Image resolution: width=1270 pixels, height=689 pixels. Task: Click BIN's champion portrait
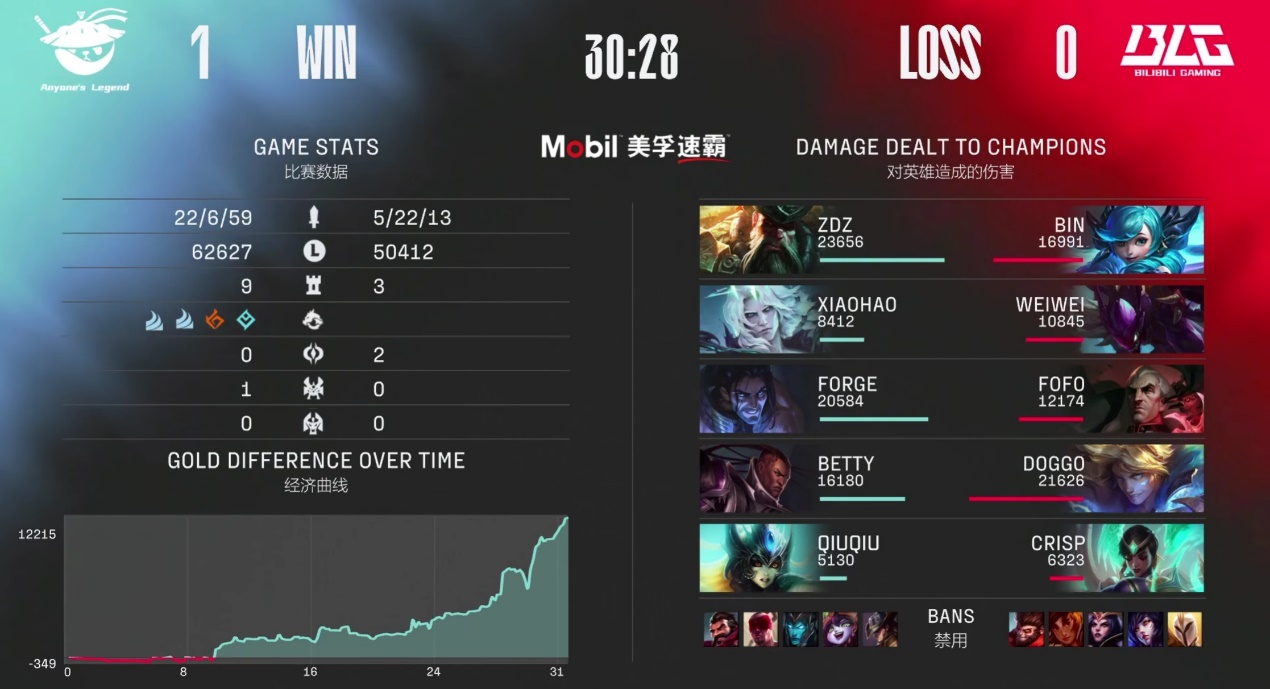pos(1144,240)
